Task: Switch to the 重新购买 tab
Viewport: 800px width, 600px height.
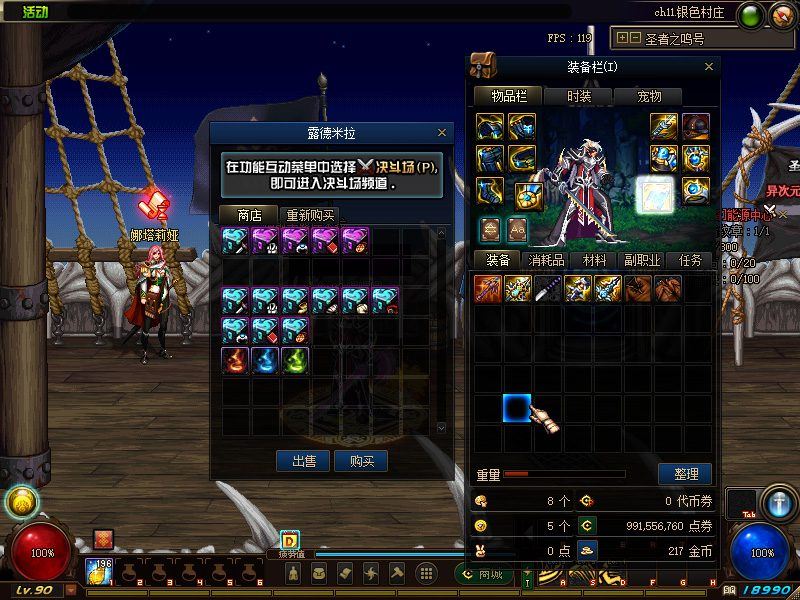Action: (310, 215)
